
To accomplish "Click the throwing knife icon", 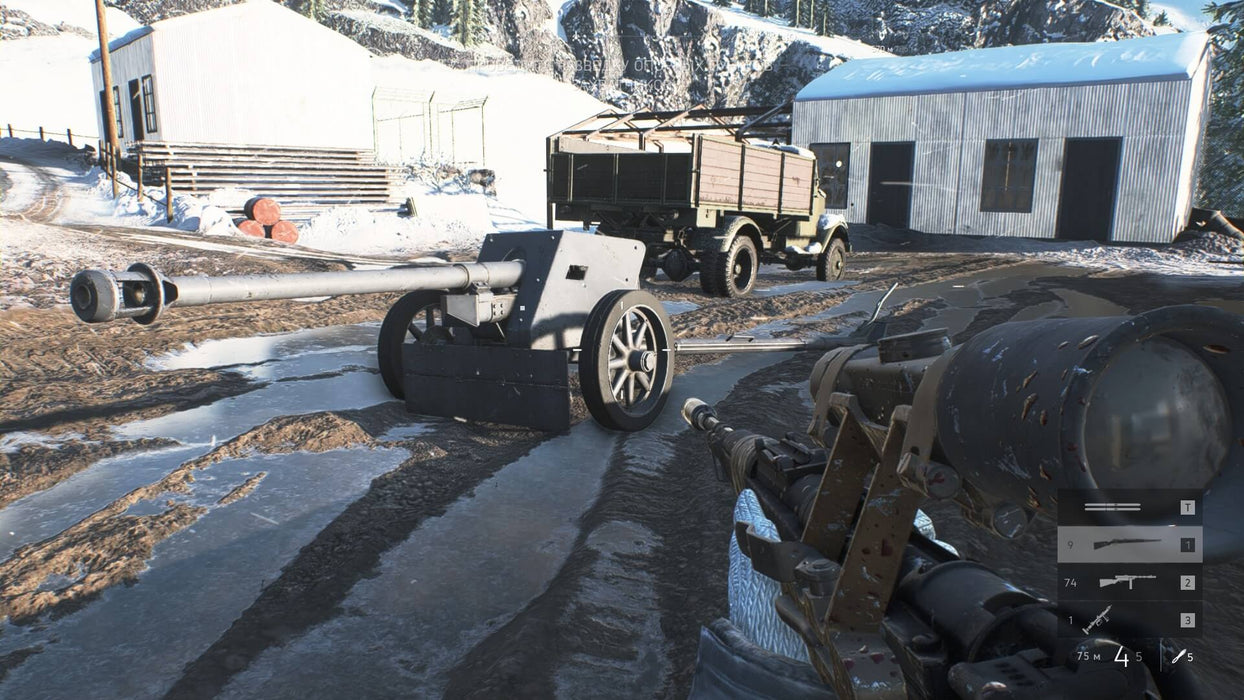I will [1178, 656].
